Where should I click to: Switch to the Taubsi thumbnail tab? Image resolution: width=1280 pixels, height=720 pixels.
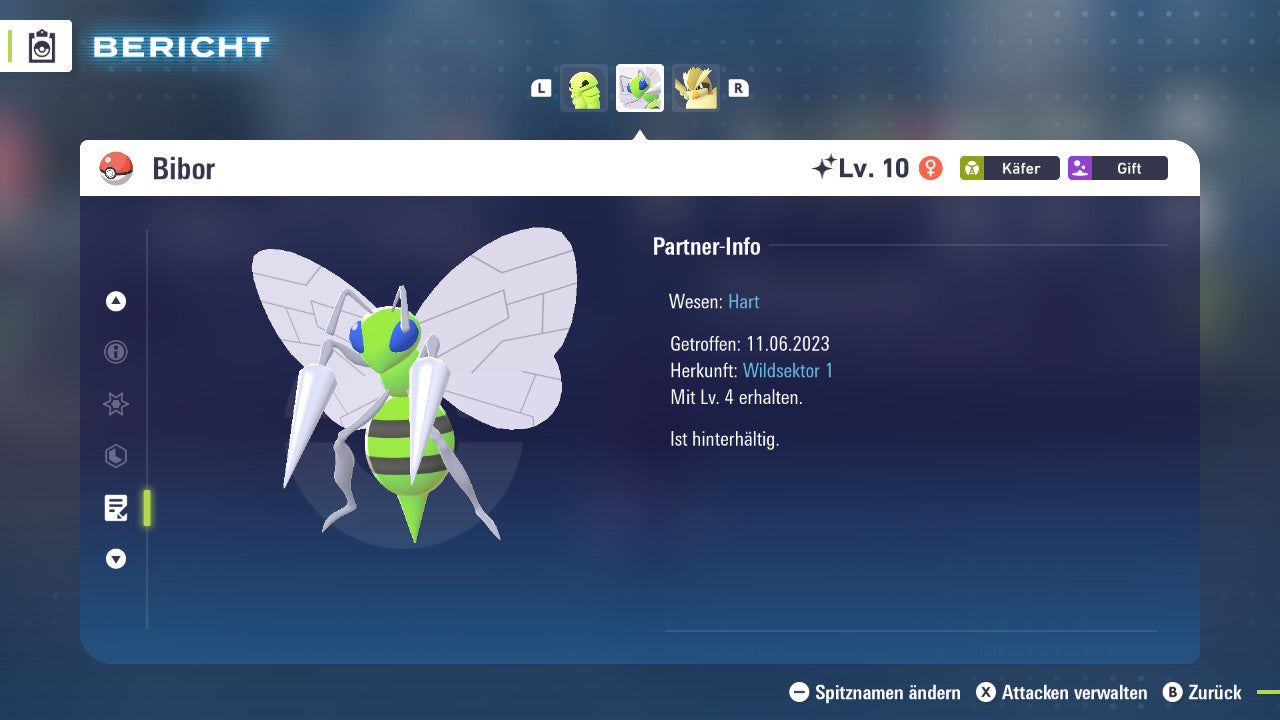(x=696, y=88)
